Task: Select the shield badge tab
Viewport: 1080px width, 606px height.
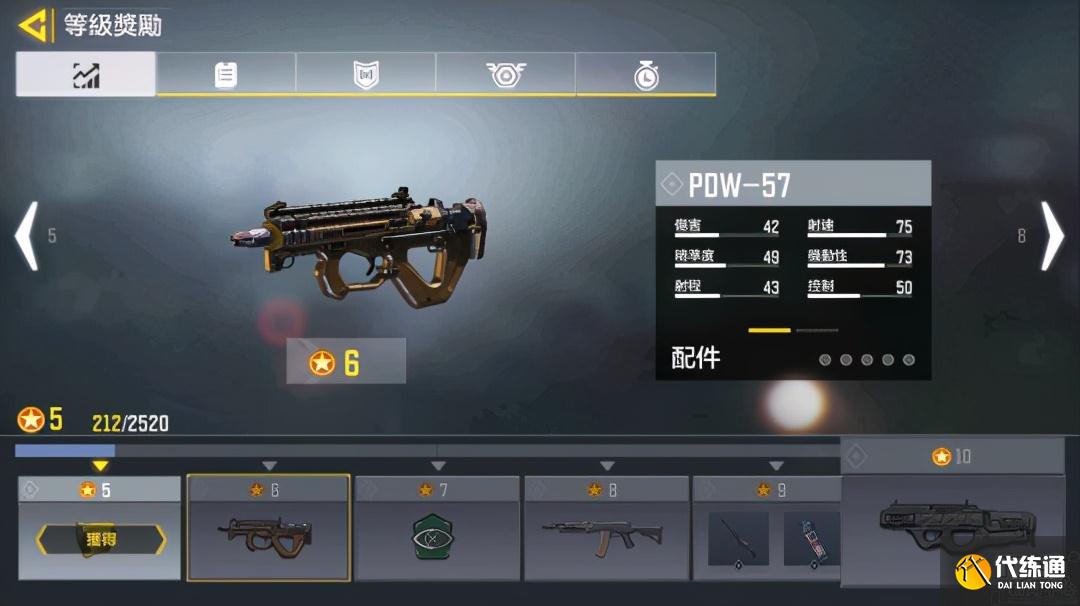Action: click(366, 75)
